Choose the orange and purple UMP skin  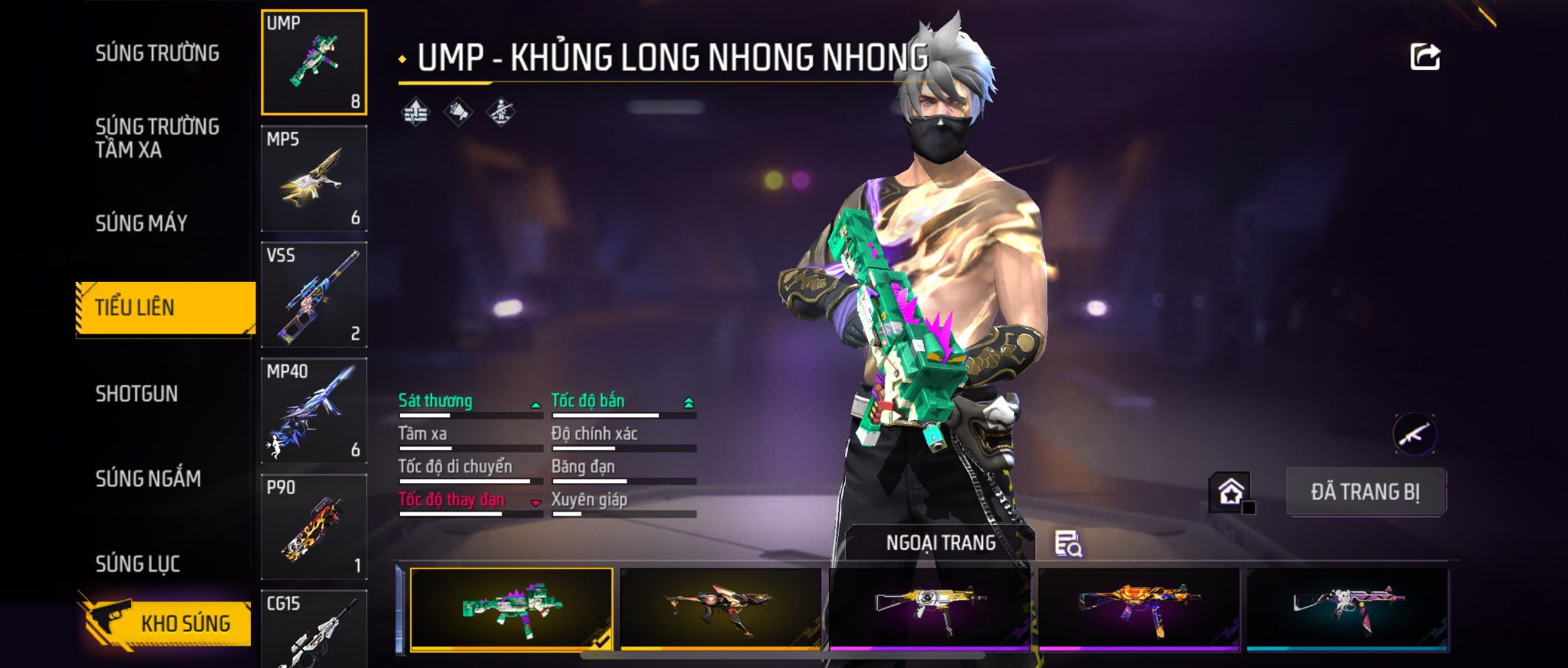[1138, 608]
